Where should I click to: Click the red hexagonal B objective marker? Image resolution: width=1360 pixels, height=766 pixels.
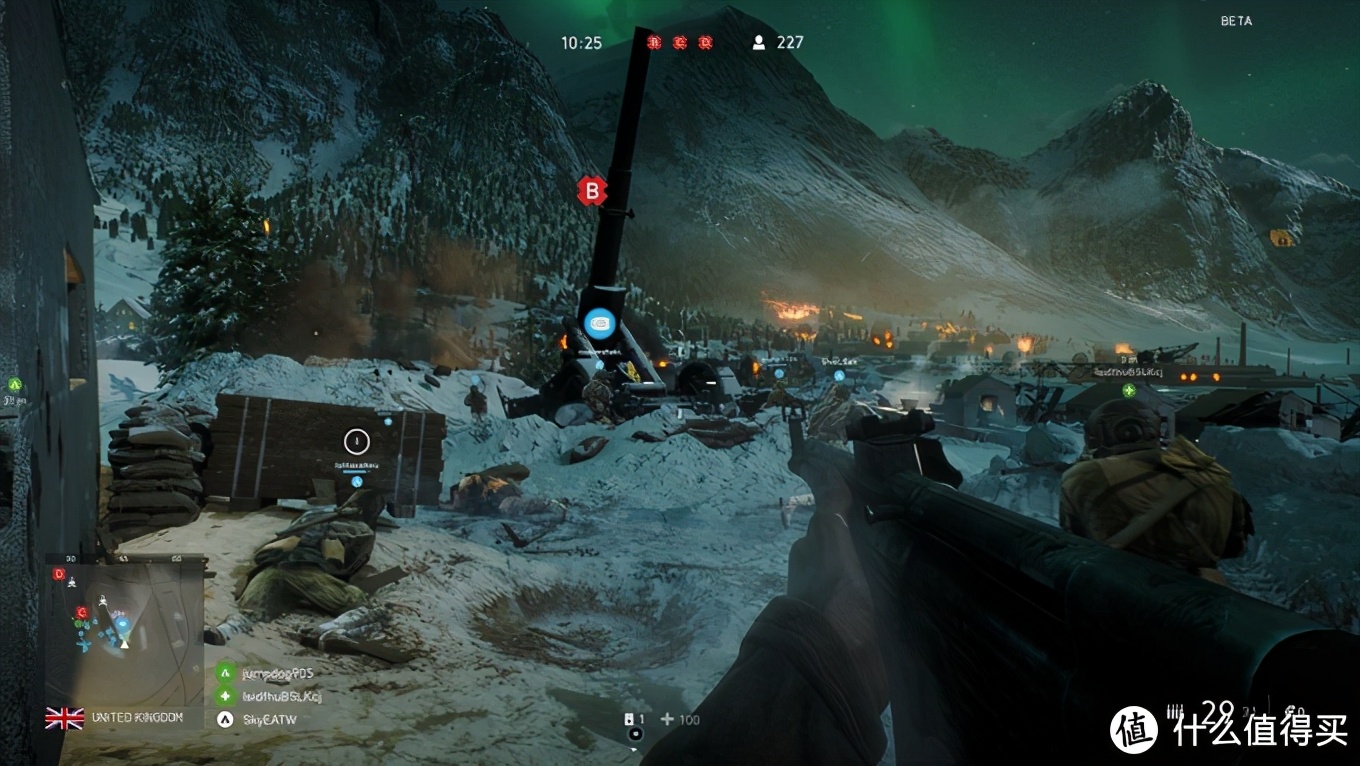[x=592, y=190]
